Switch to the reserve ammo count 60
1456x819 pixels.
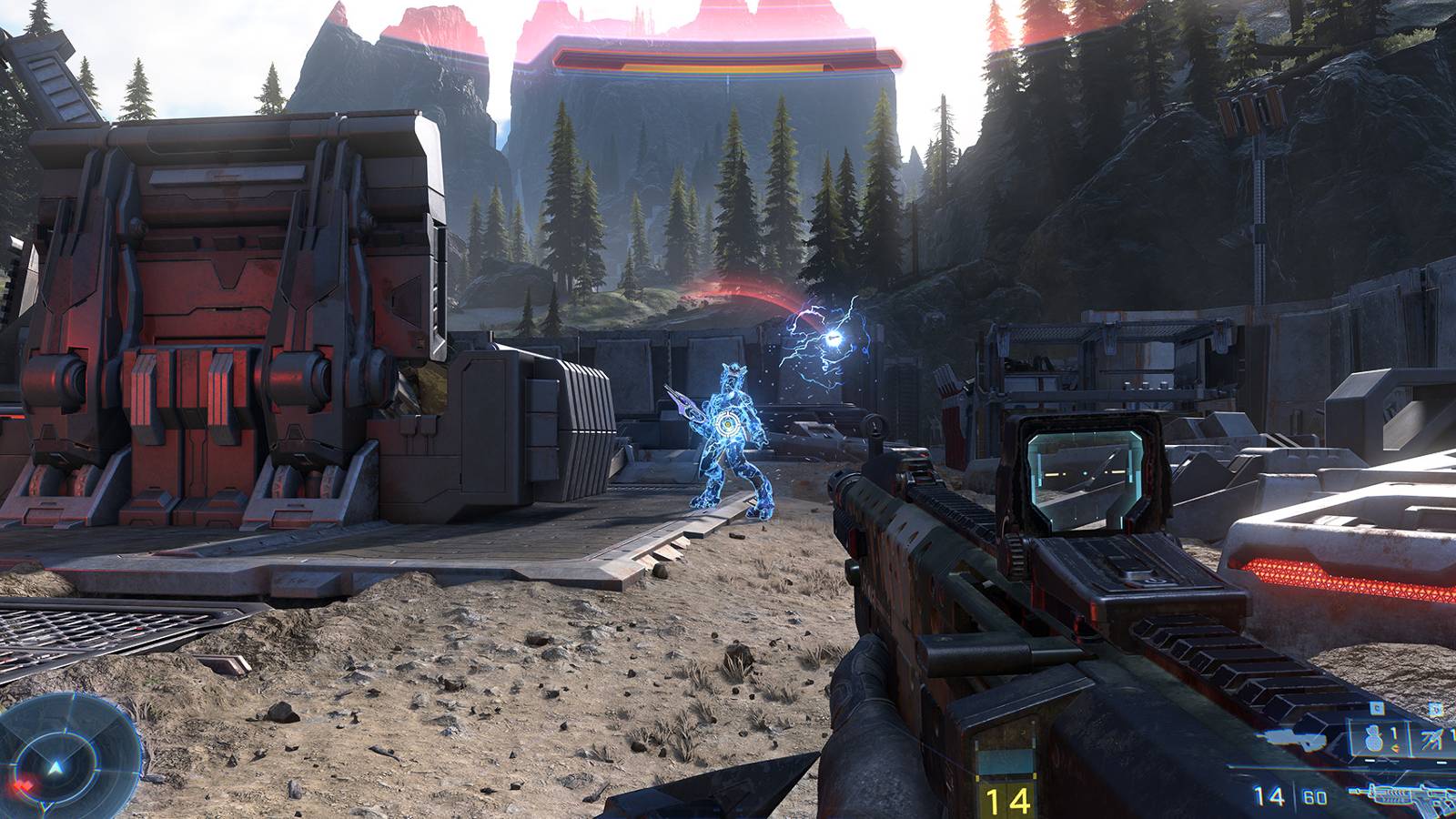(1314, 795)
